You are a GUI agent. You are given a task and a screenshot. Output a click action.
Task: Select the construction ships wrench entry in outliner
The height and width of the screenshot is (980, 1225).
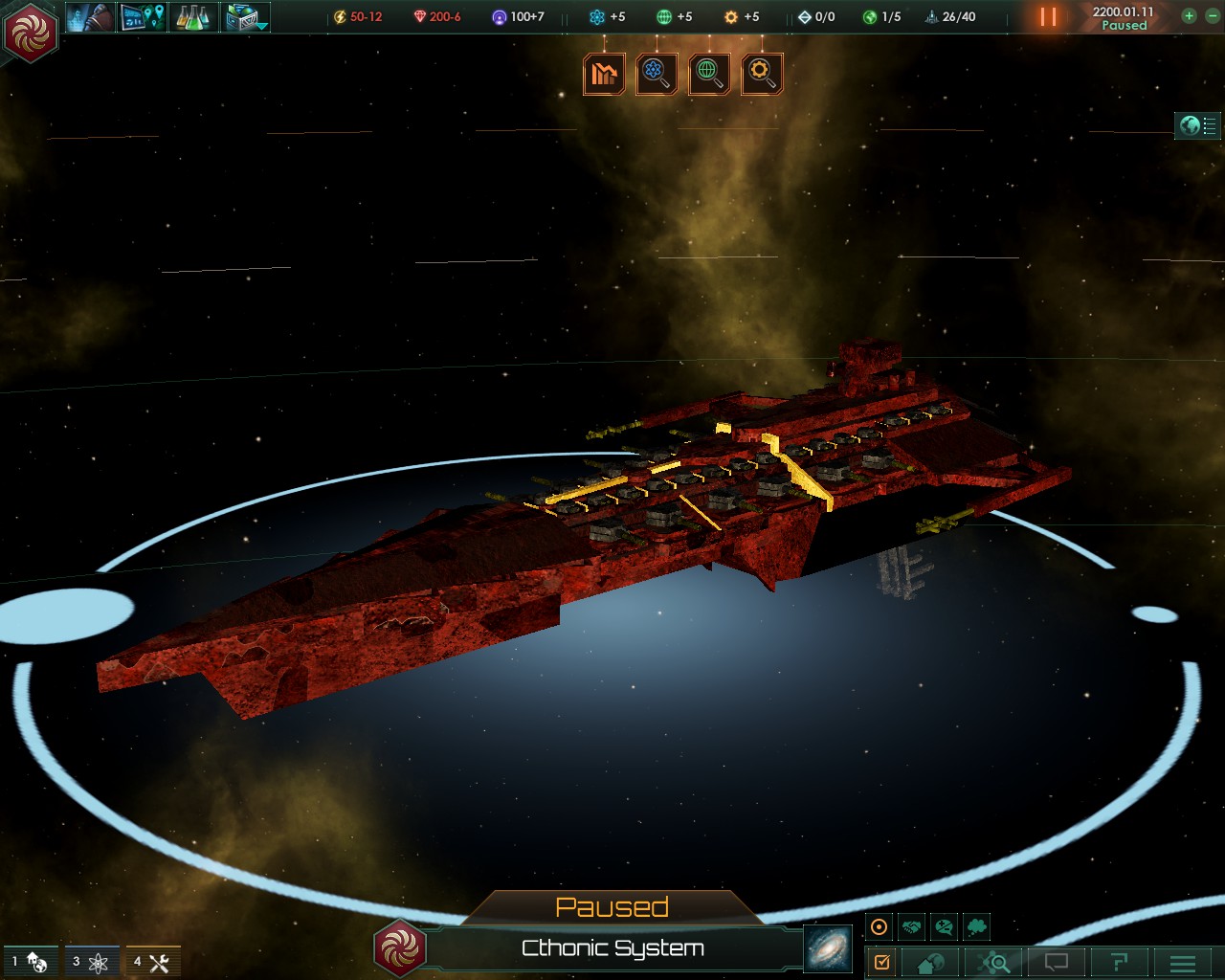pyautogui.click(x=150, y=963)
